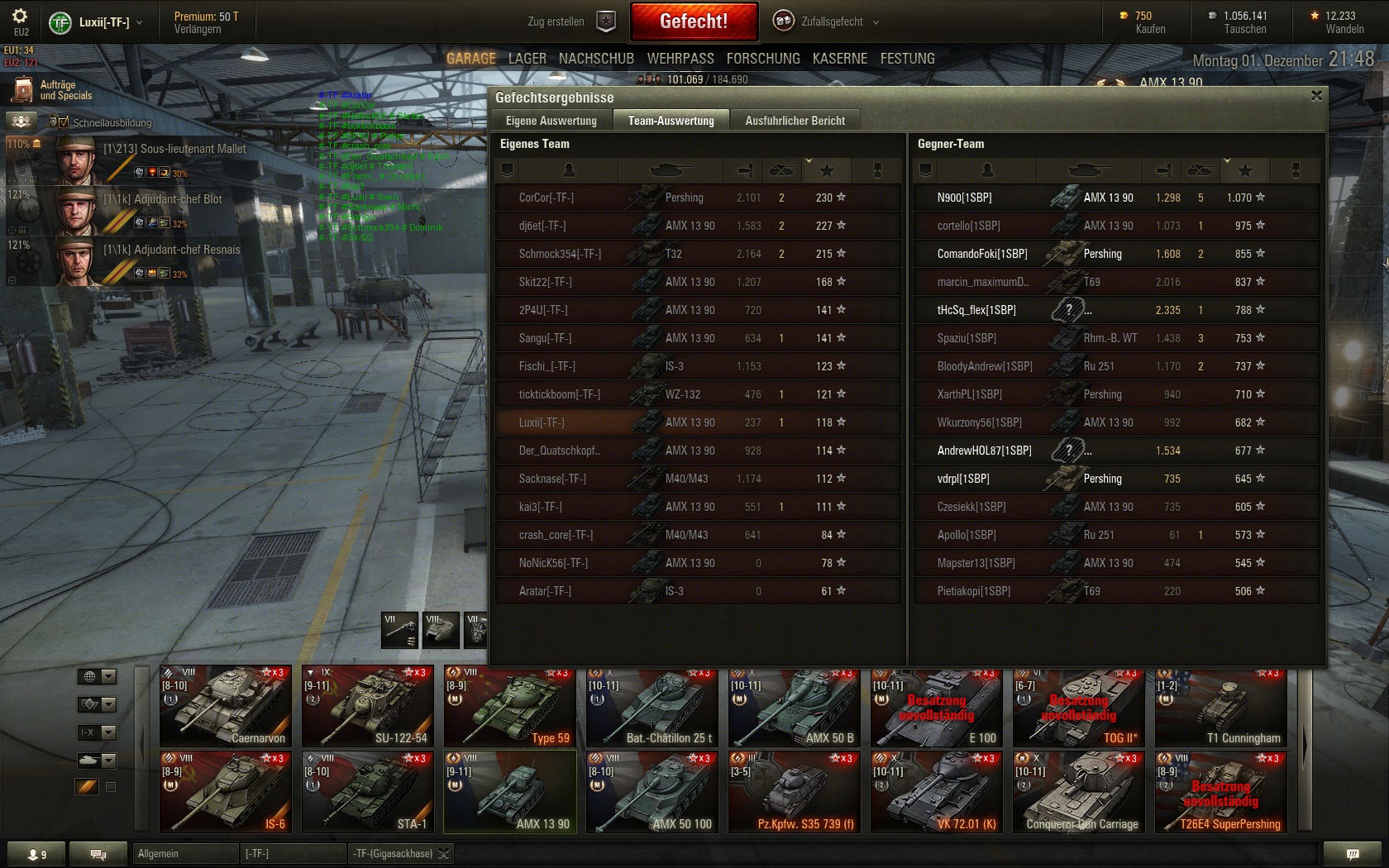Viewport: 1389px width, 868px height.
Task: Select the Caernarvon tank in carousel
Action: point(226,707)
